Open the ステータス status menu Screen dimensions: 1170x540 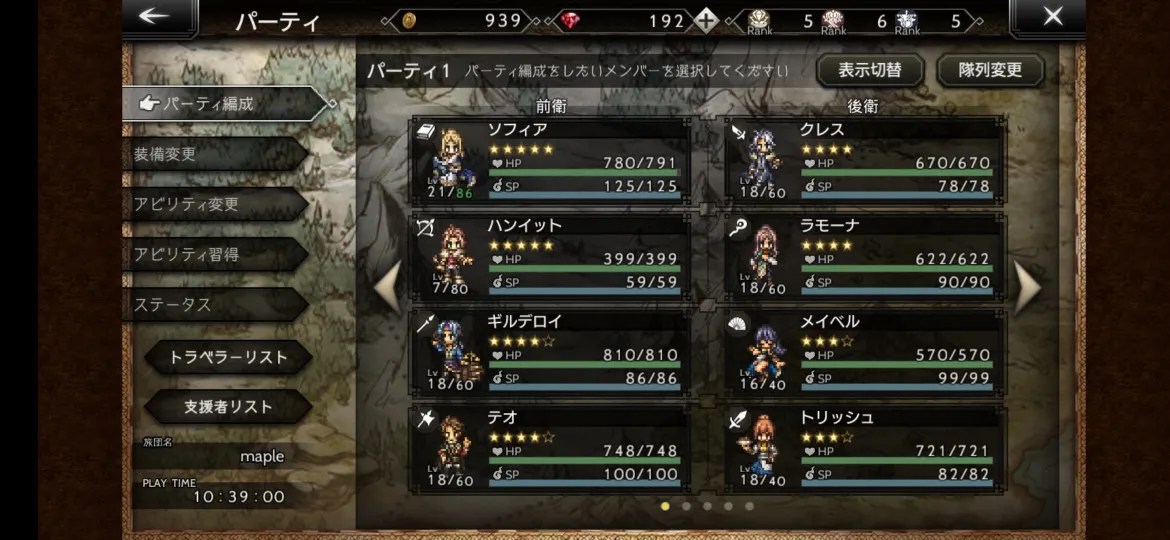(x=215, y=304)
